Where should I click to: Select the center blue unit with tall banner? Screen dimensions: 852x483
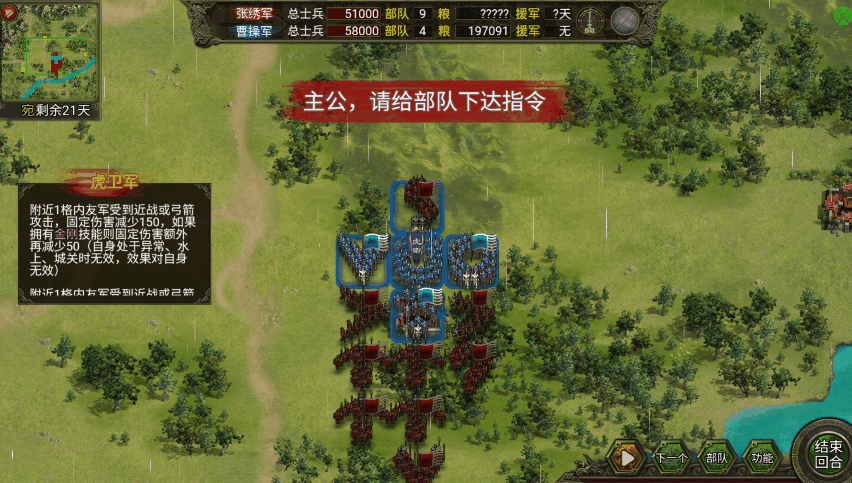coord(416,261)
